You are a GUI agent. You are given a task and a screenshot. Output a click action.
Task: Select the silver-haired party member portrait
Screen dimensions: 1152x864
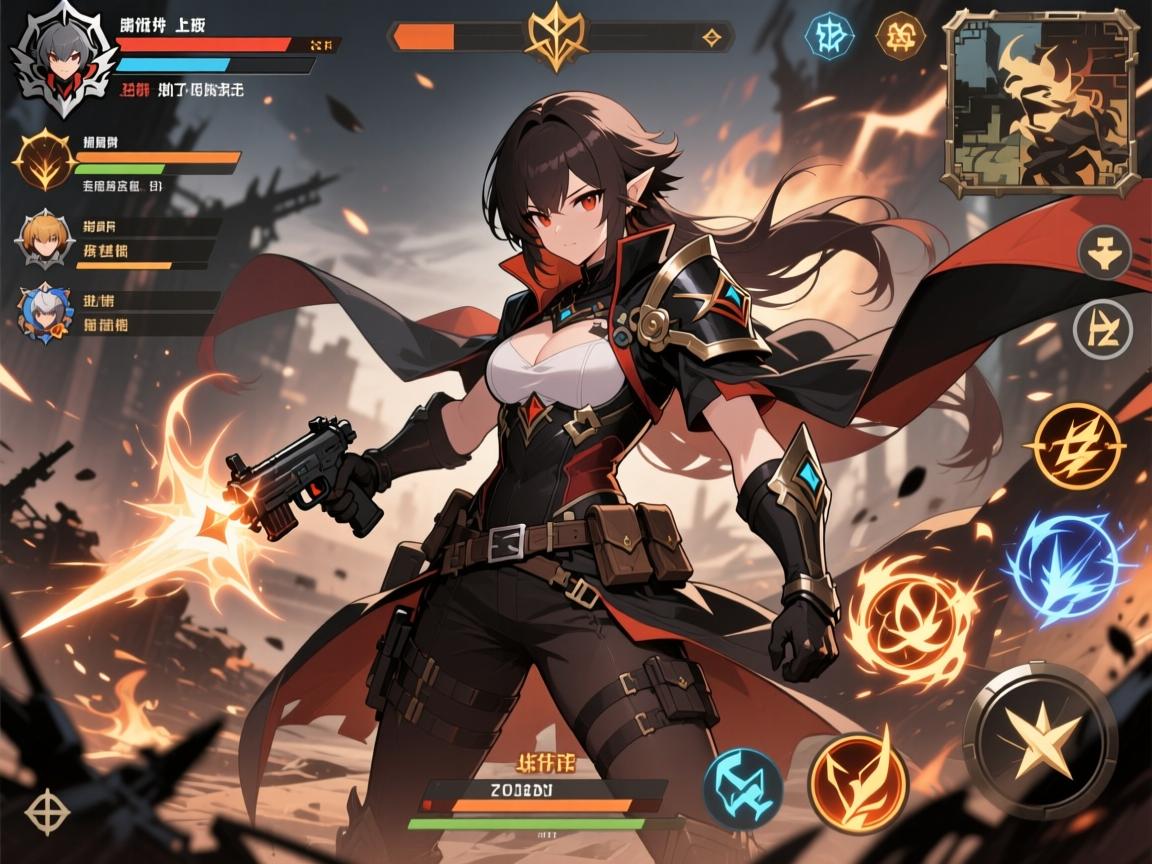click(46, 313)
